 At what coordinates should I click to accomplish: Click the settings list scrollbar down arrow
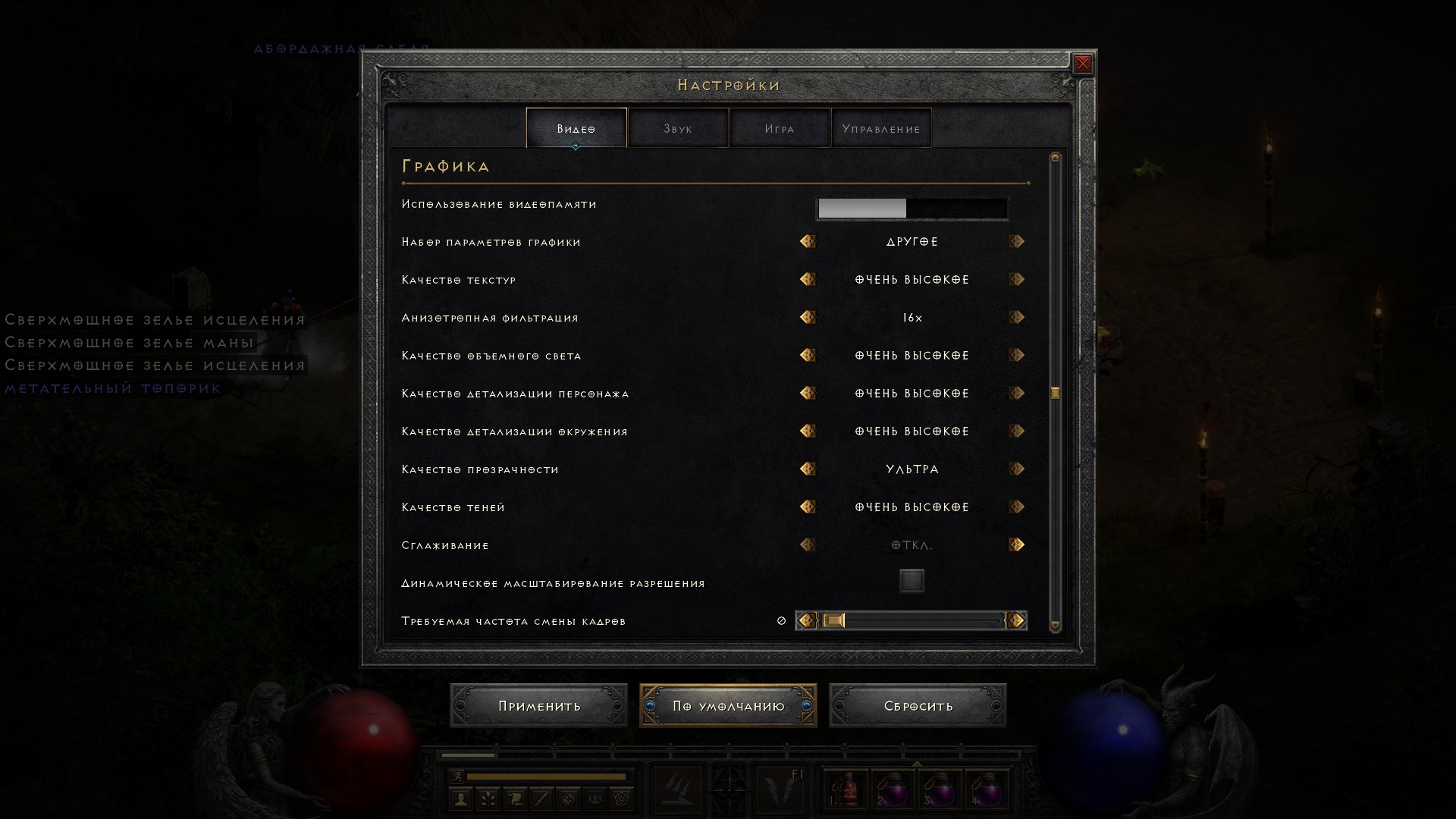pos(1055,626)
